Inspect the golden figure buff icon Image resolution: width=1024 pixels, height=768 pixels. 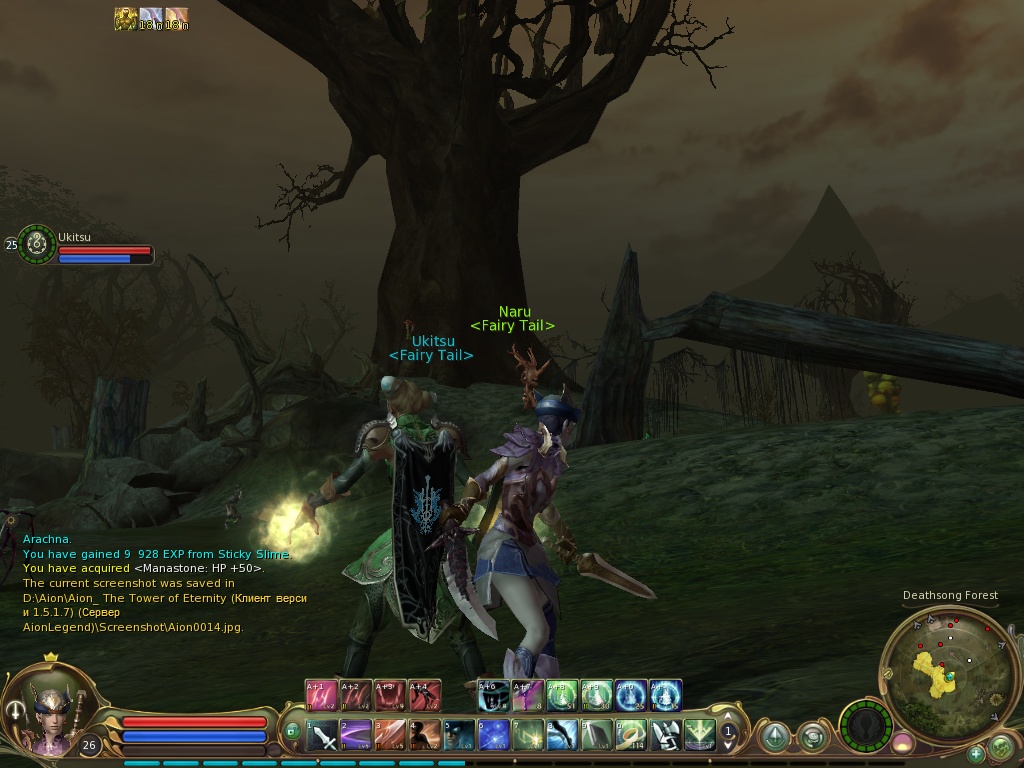coord(125,19)
